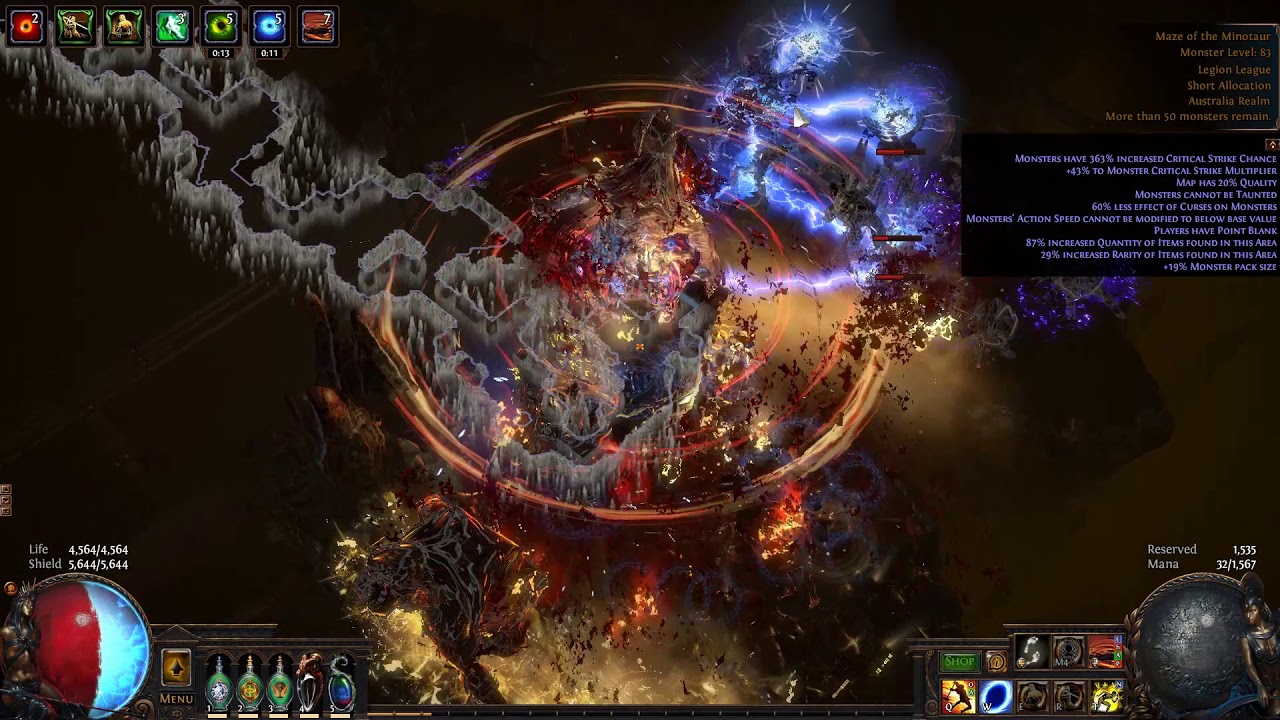
Task: Use the gold-emblem flask in slot 2
Action: coord(250,686)
